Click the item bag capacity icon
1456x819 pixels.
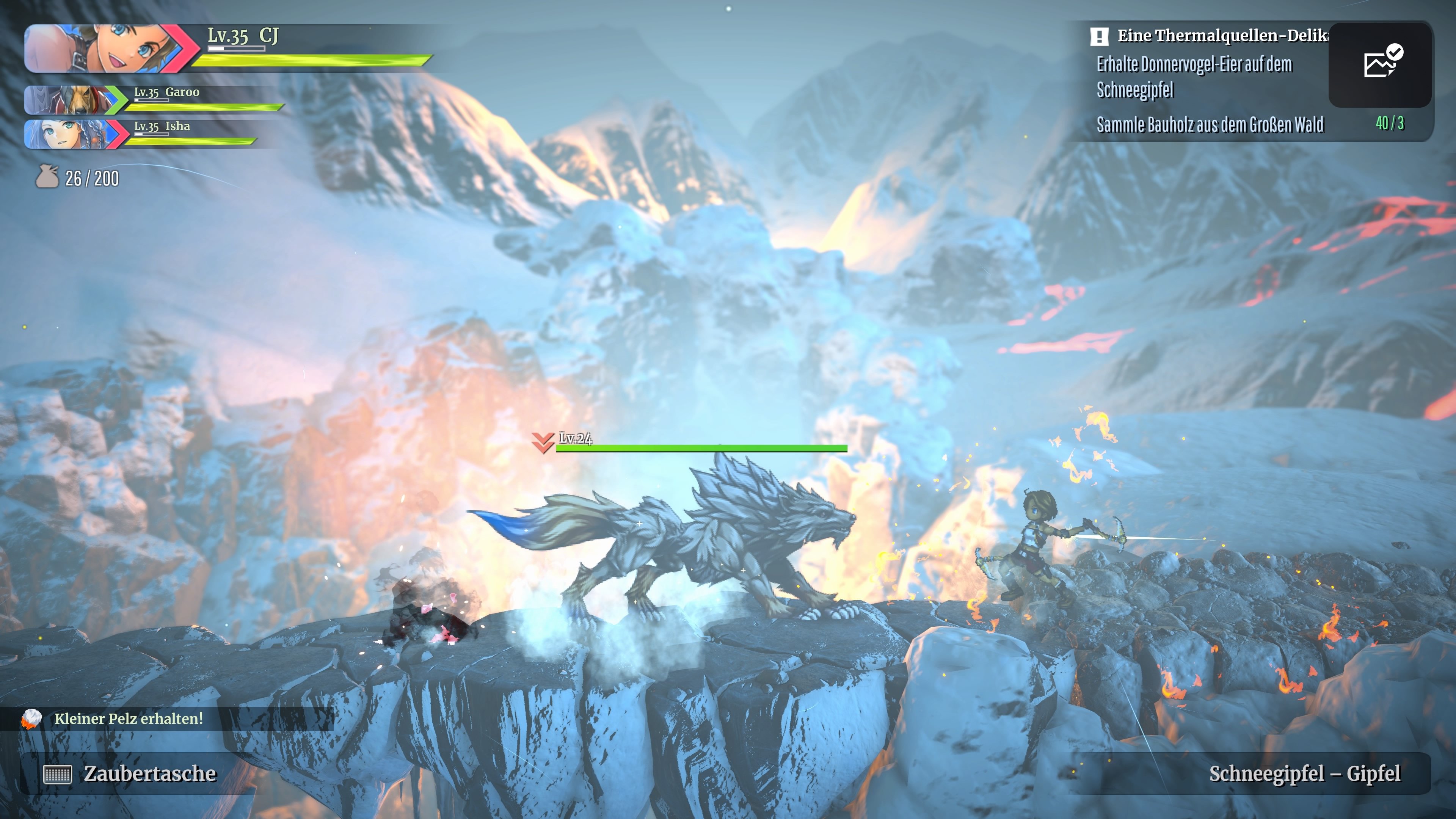(x=47, y=177)
